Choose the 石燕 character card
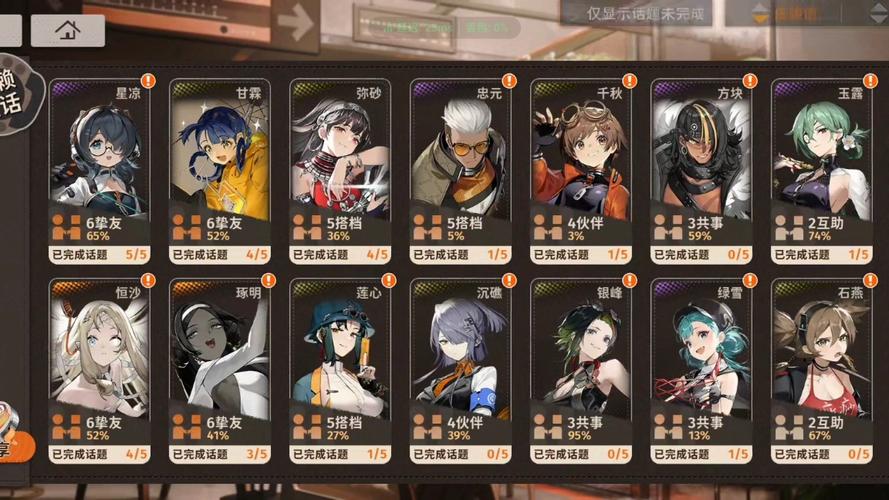This screenshot has height=500, width=889. [821, 370]
